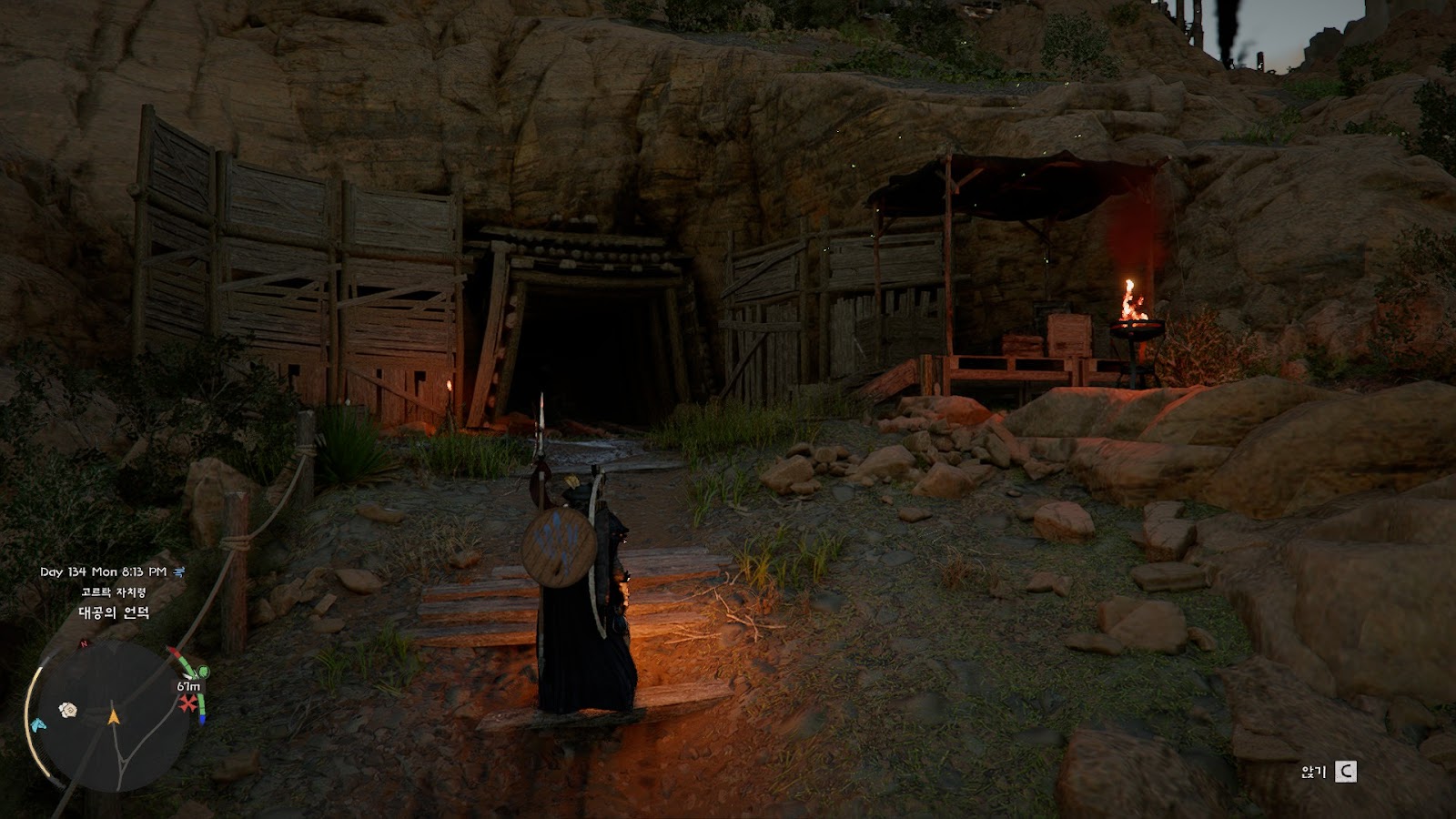Click the white sheep marker on the minimap
This screenshot has height=819, width=1456.
coord(67,709)
